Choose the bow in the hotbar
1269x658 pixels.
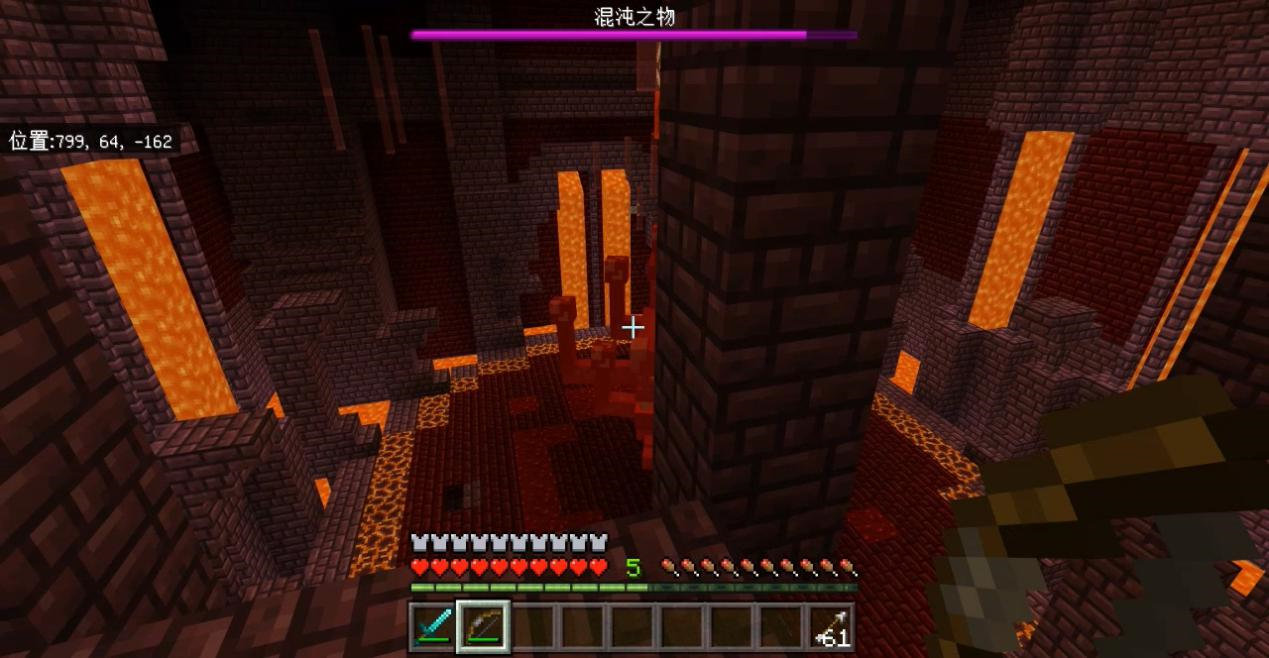(484, 628)
